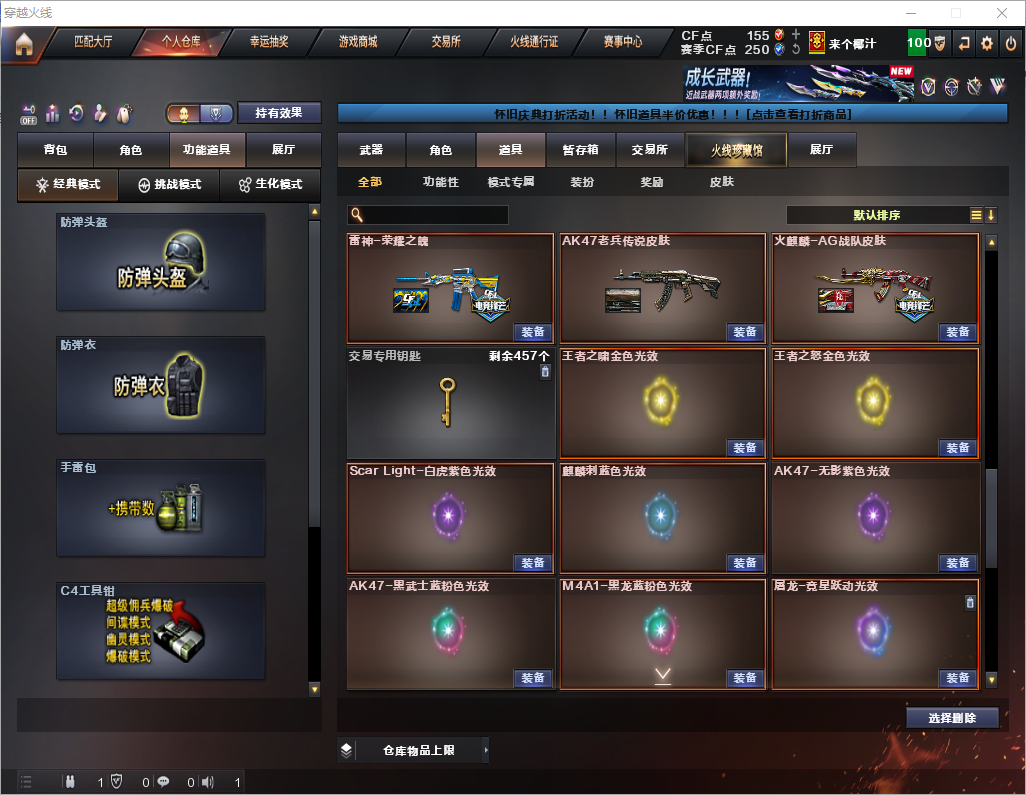Switch to the 暂存箱 temporary storage tab
Image resolution: width=1026 pixels, height=795 pixels.
click(x=580, y=150)
